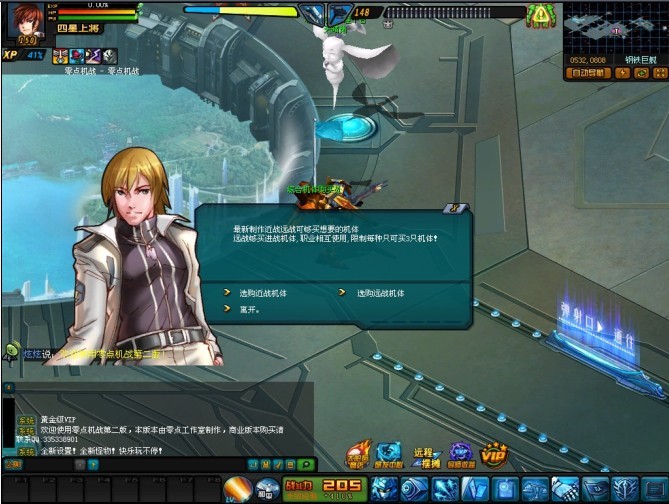Click the 远程摆摊 remote stall button

tap(426, 456)
